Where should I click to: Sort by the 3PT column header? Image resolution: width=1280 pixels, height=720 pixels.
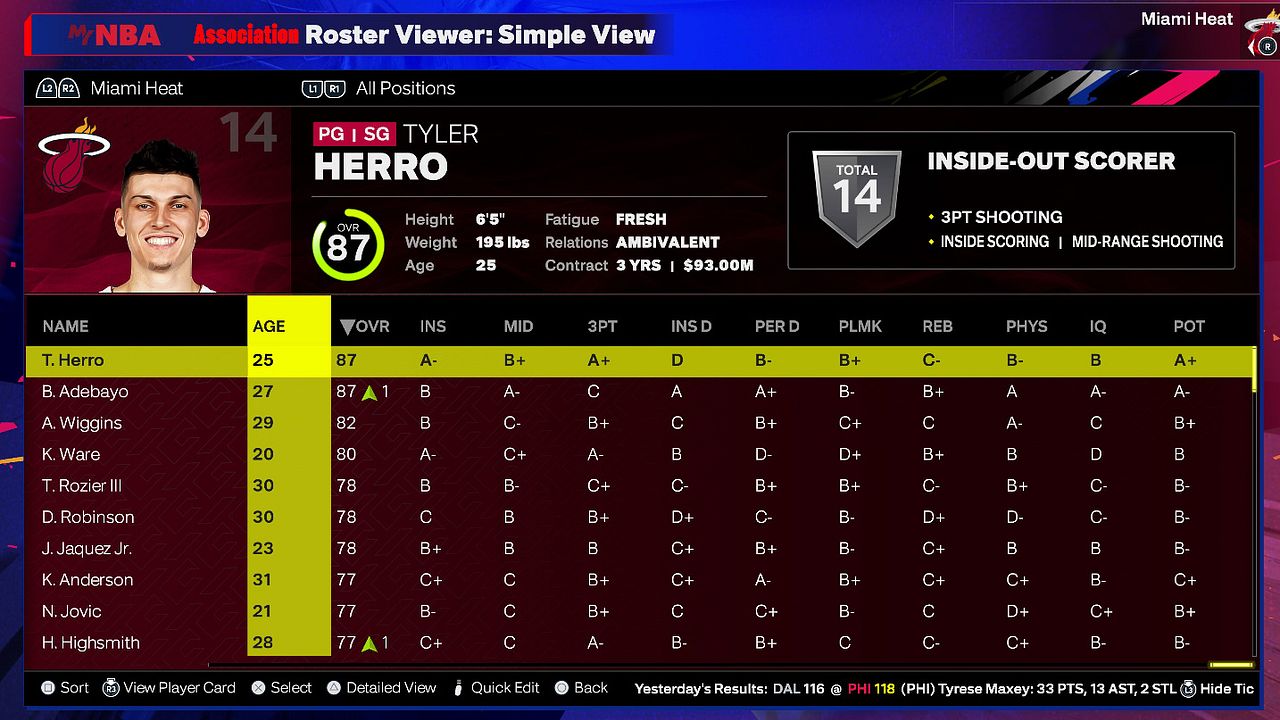tap(602, 326)
